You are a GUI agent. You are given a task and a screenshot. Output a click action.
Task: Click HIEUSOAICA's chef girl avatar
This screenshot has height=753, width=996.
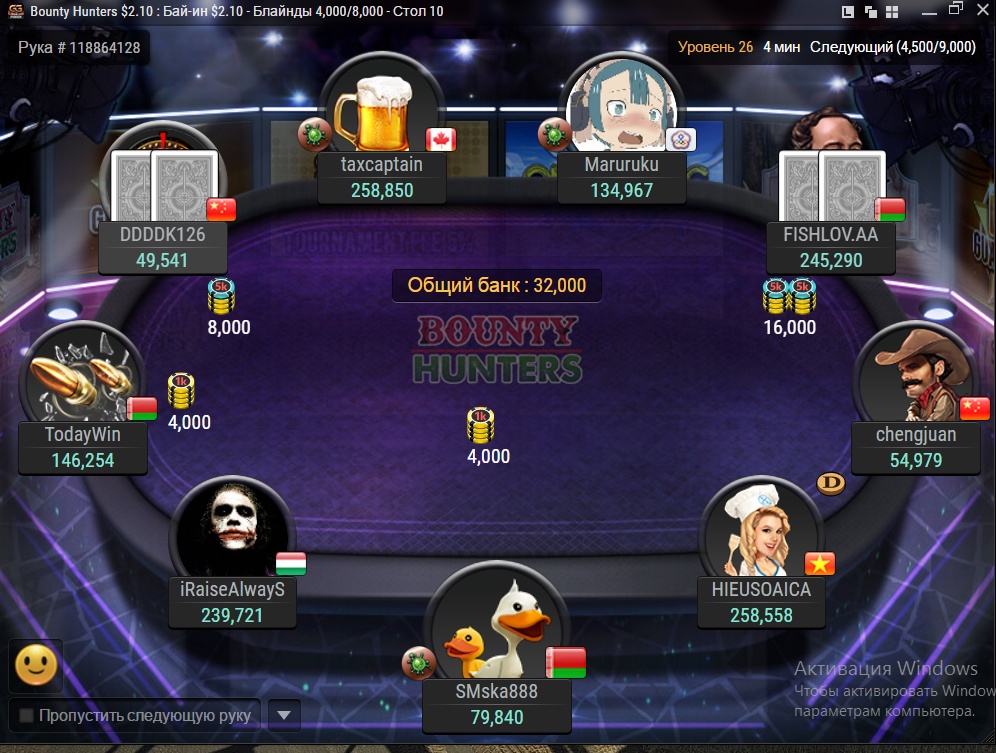762,532
